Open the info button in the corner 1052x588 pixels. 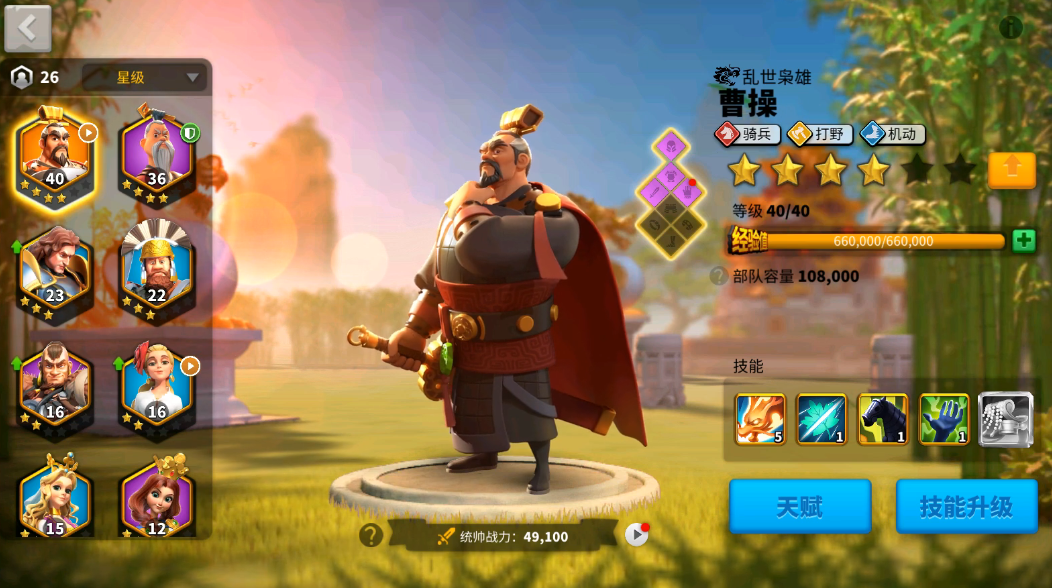coord(1011,28)
